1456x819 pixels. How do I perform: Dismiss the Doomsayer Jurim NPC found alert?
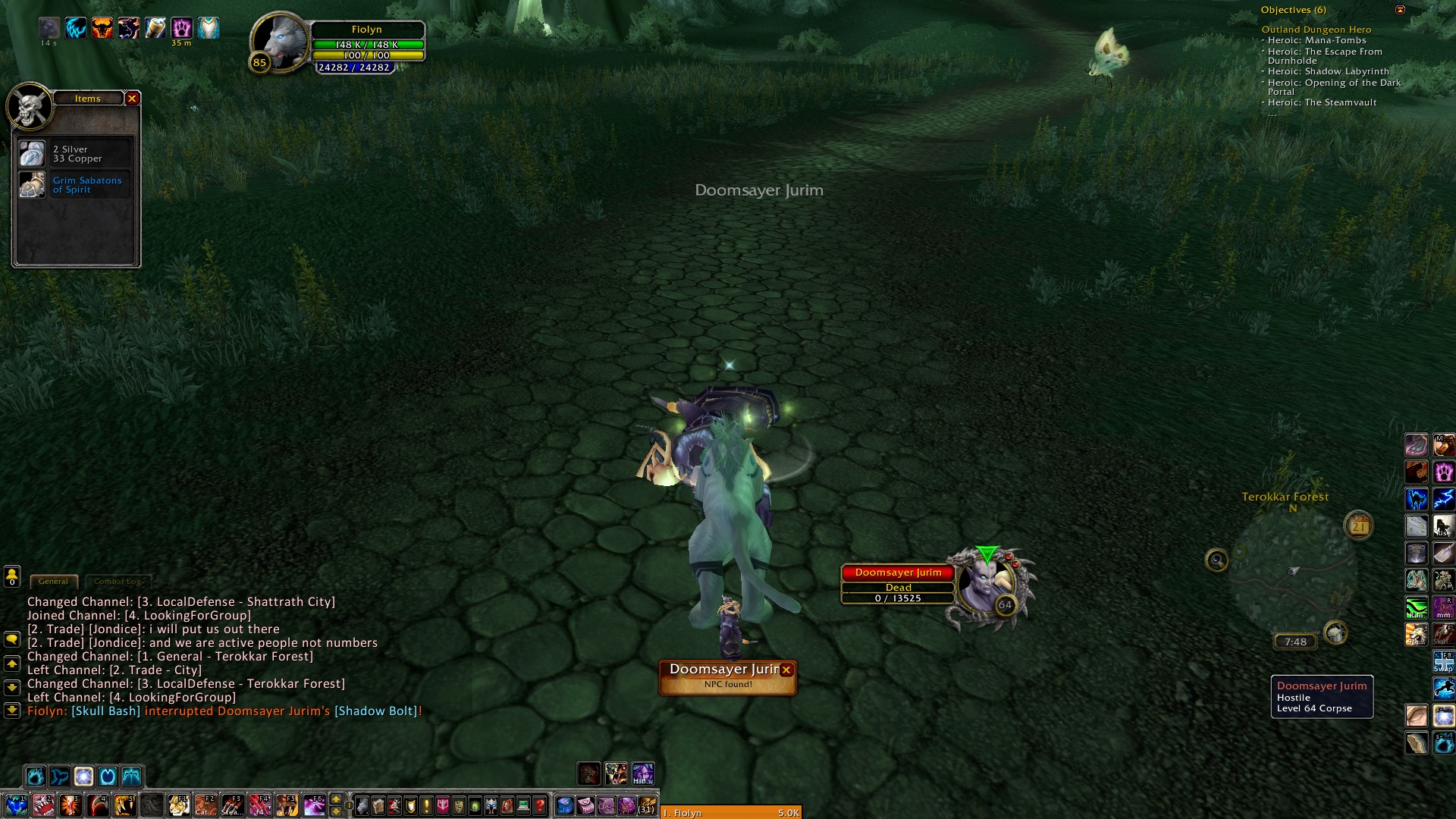point(786,670)
